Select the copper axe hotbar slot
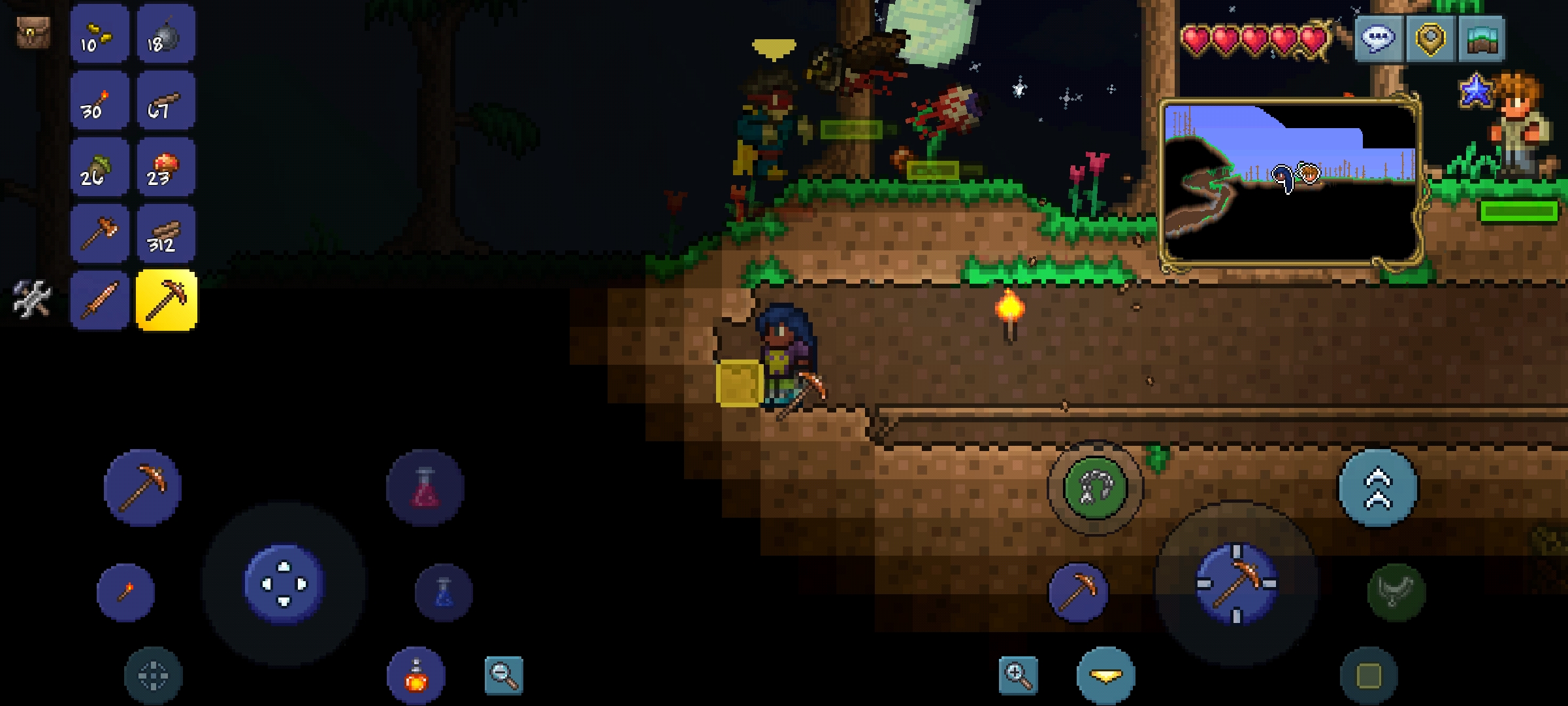 99,235
